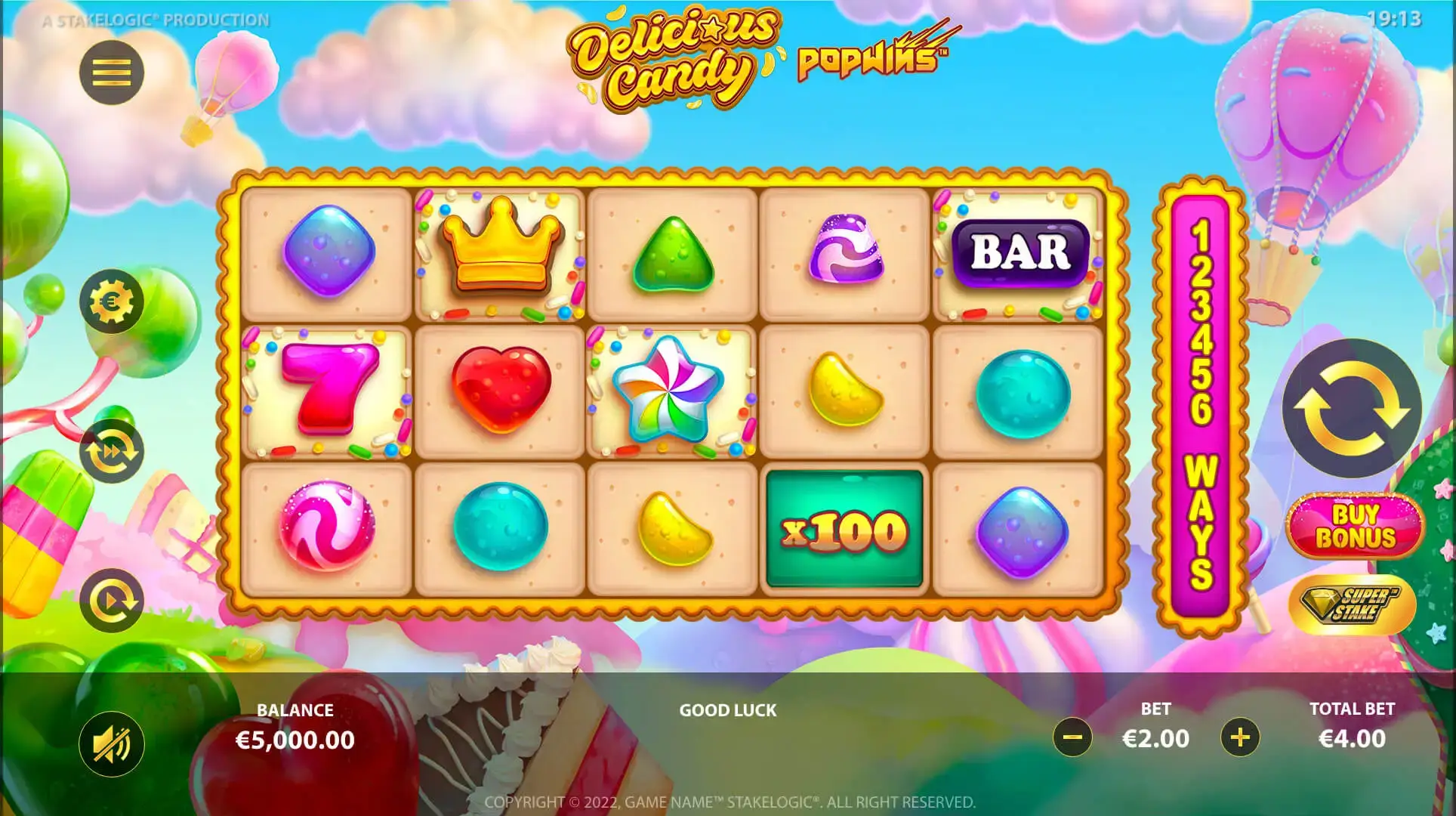Image resolution: width=1456 pixels, height=816 pixels.
Task: Click the x100 multiplier tile
Action: 844,527
